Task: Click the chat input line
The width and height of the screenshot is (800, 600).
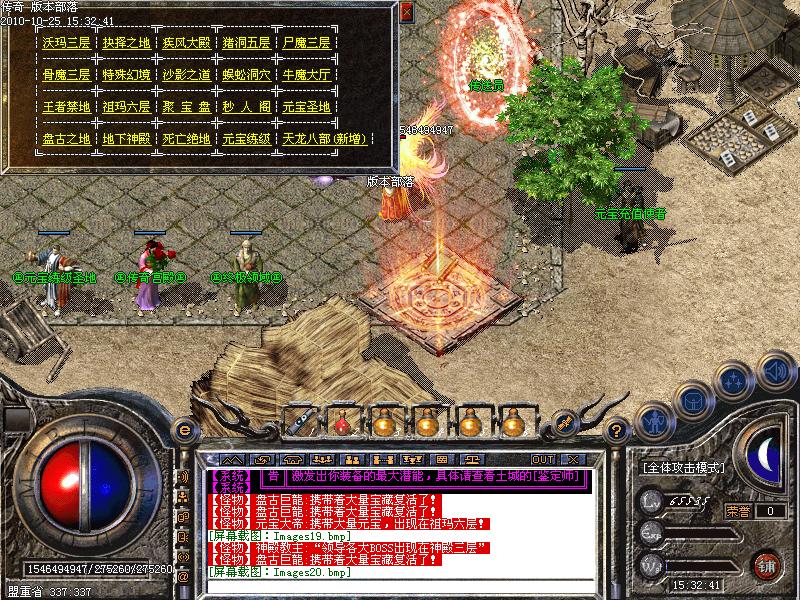Action: point(400,585)
